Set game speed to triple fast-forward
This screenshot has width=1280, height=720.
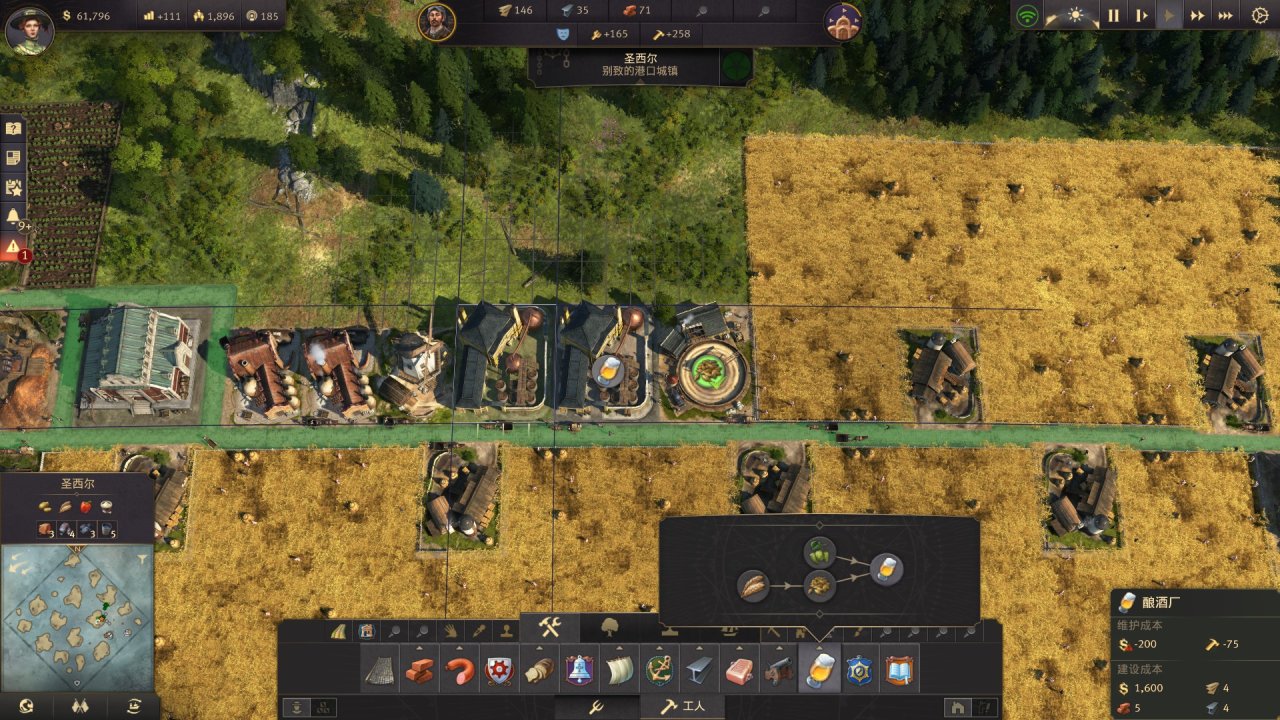(1225, 15)
